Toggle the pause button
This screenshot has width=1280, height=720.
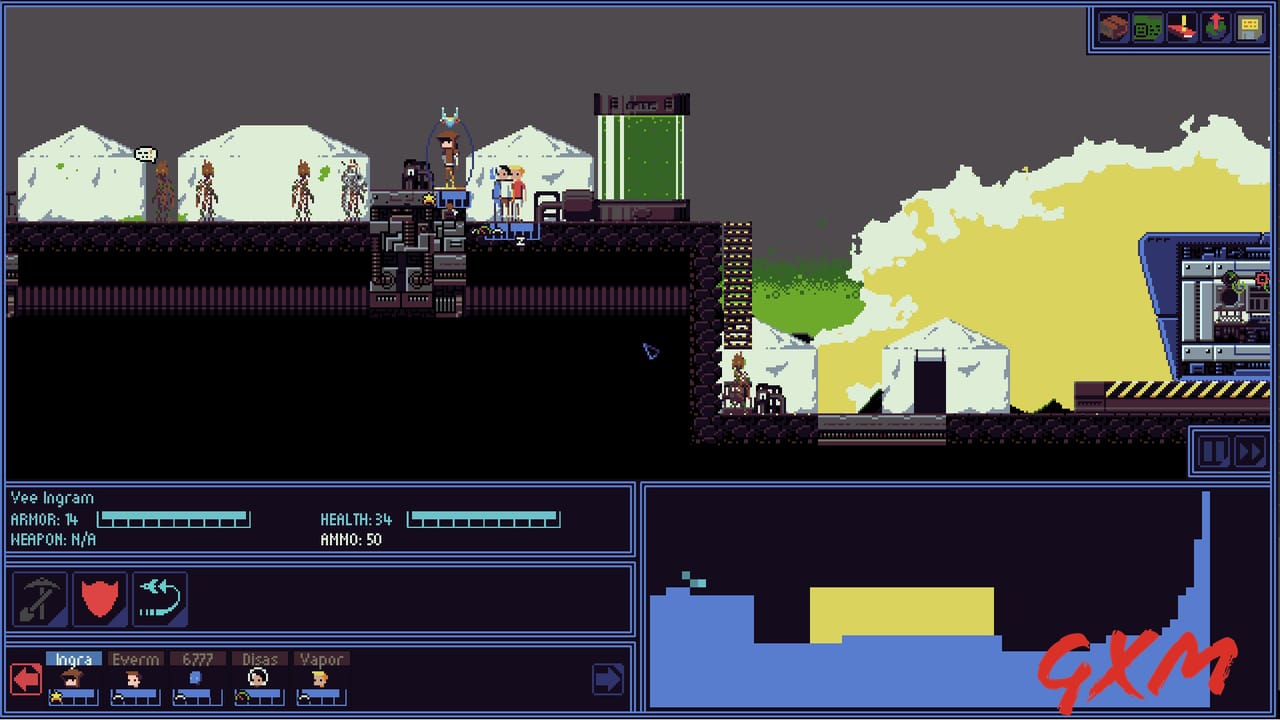pyautogui.click(x=1213, y=452)
